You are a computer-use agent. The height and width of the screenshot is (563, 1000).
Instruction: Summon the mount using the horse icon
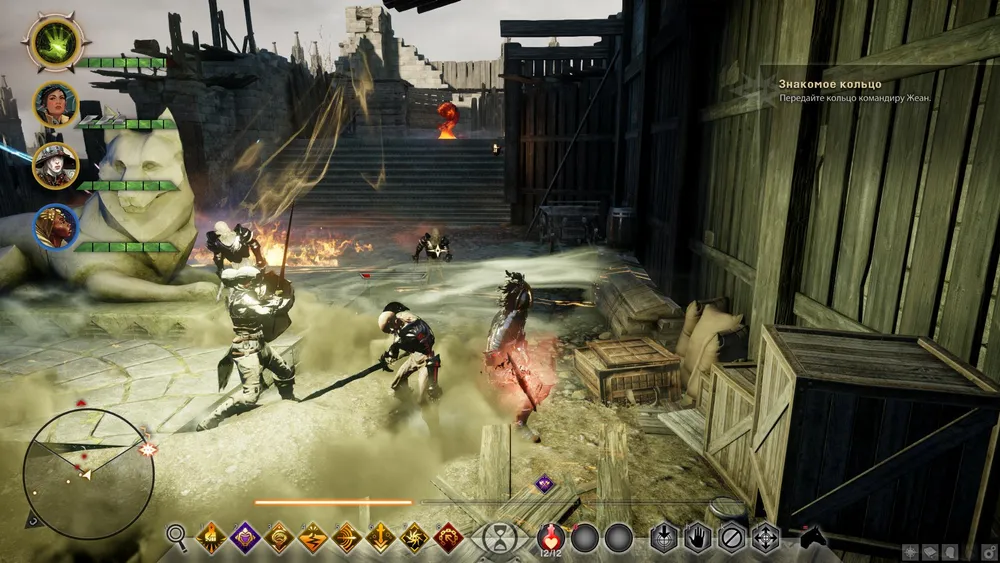pyautogui.click(x=814, y=537)
